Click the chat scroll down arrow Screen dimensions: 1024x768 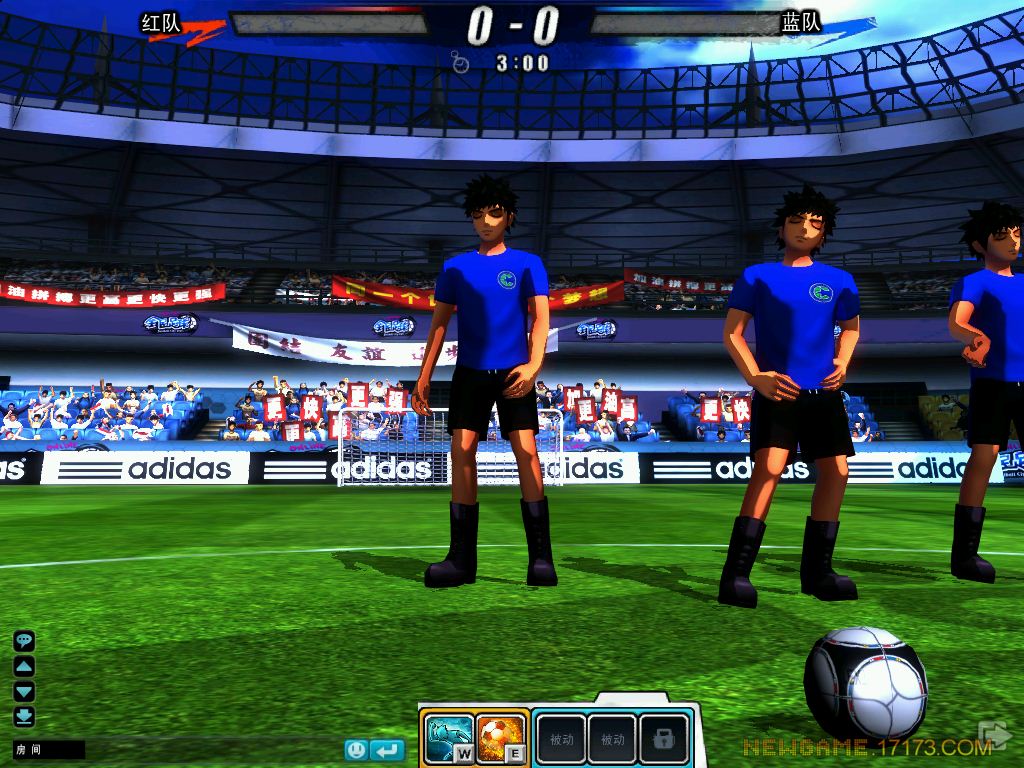click(x=24, y=691)
